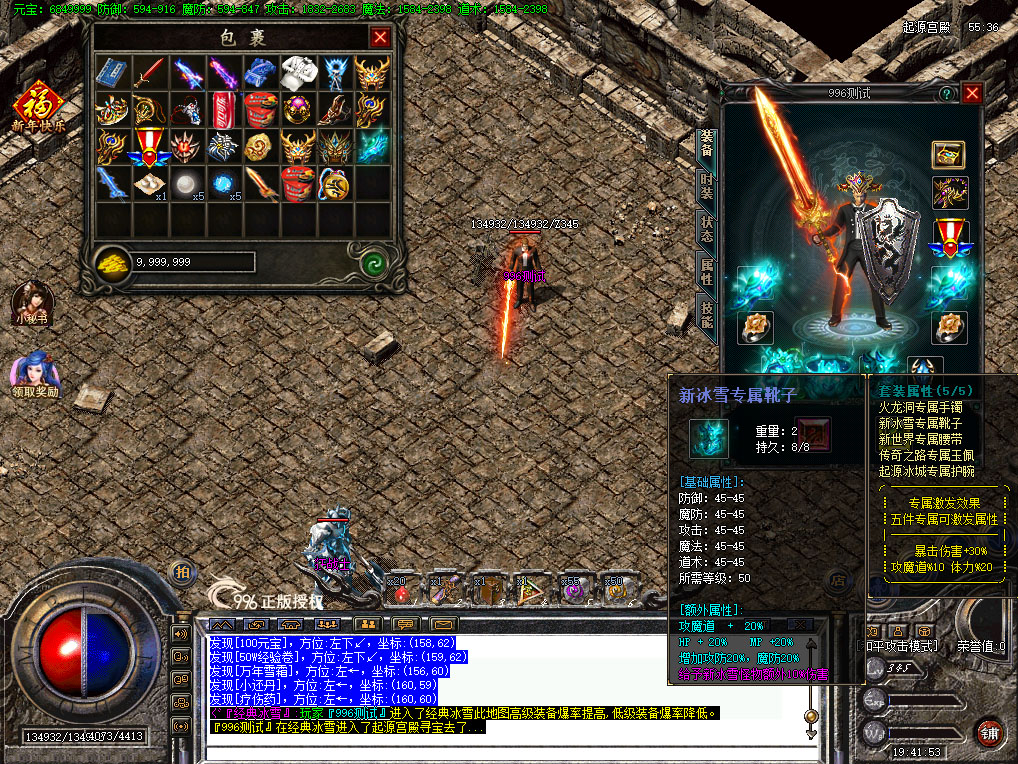
Task: Show the 技能 skills tab
Action: pyautogui.click(x=707, y=315)
